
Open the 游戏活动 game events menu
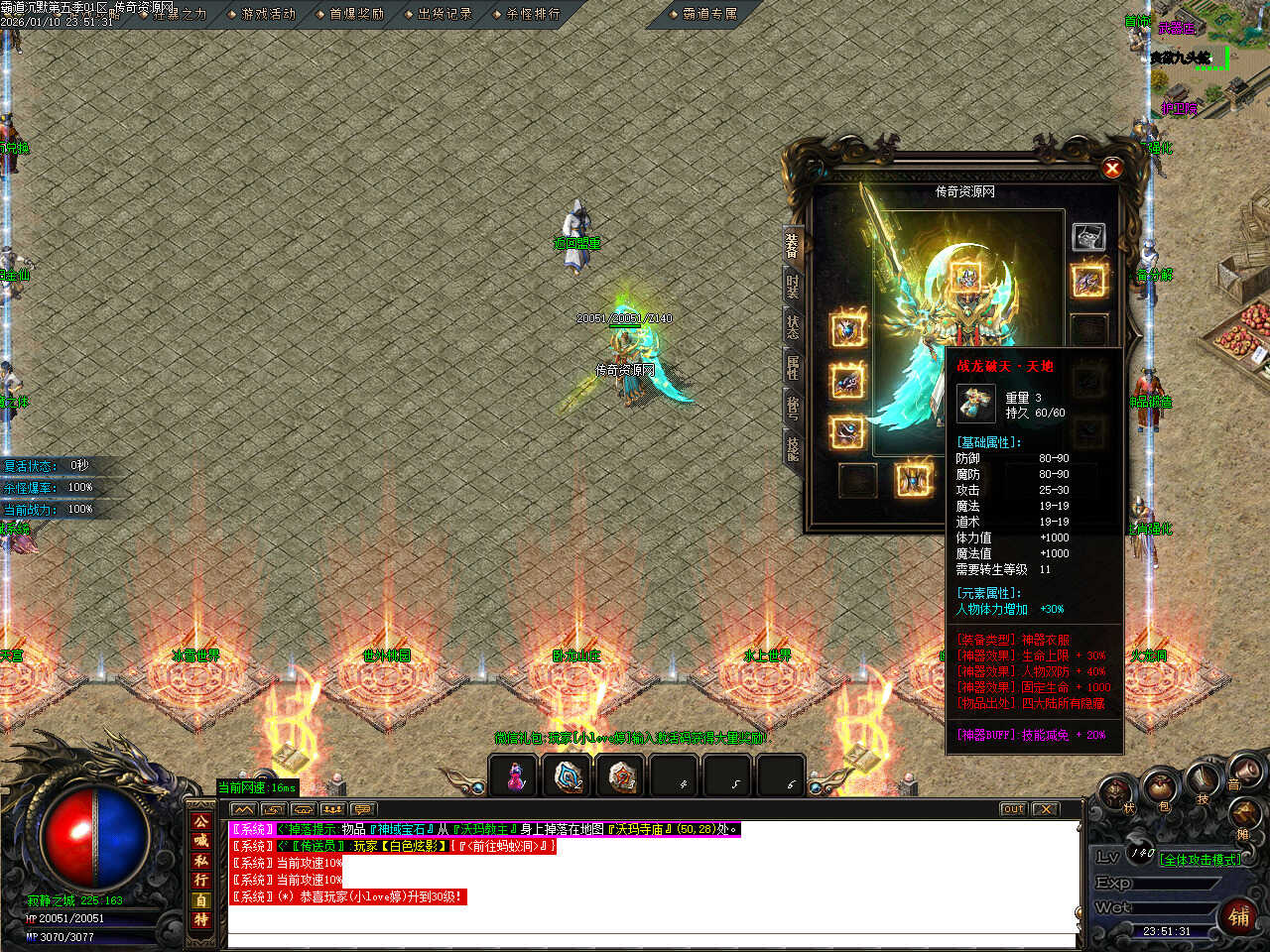click(266, 14)
